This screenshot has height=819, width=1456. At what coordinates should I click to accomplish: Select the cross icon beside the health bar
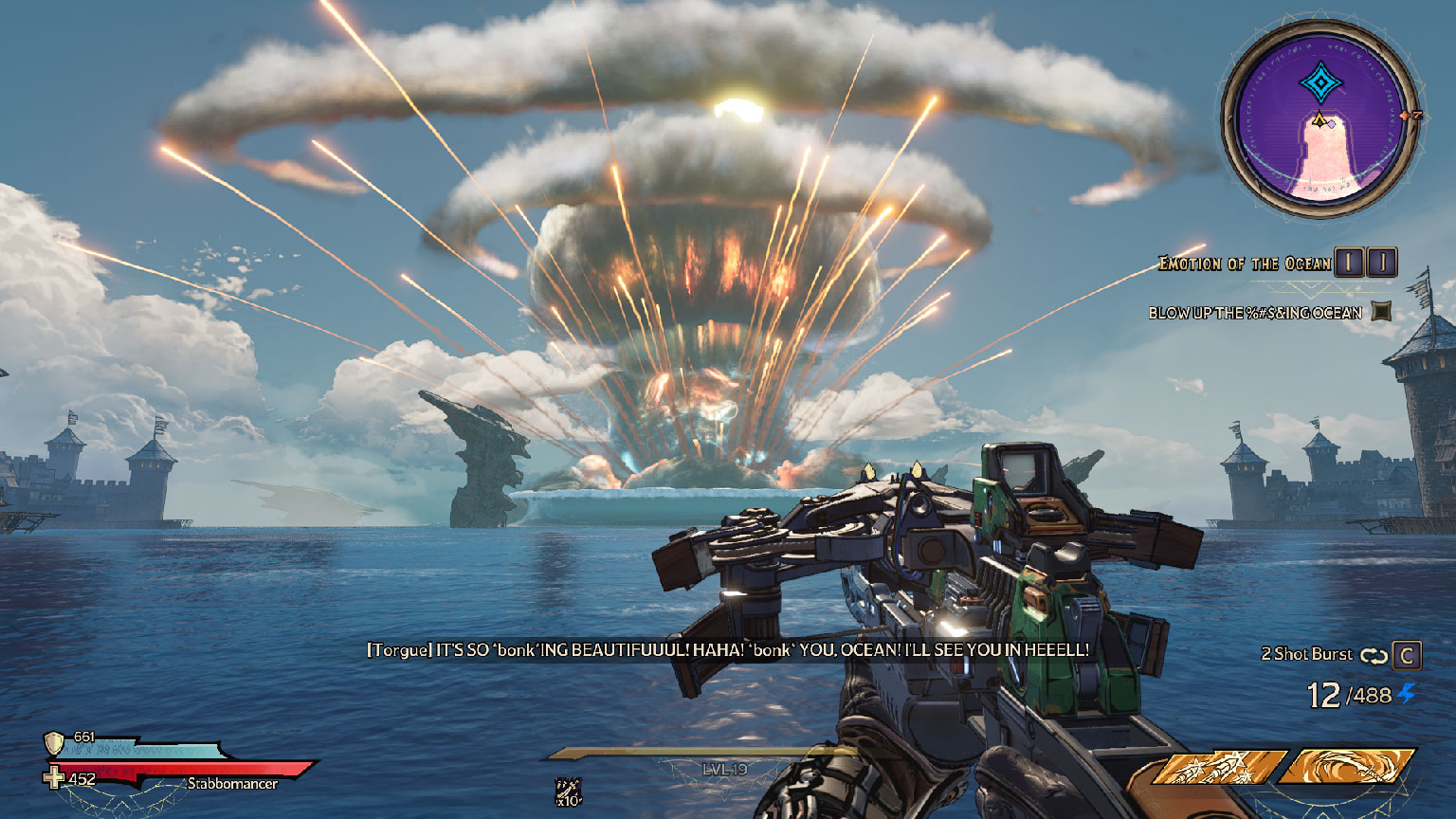[x=55, y=778]
